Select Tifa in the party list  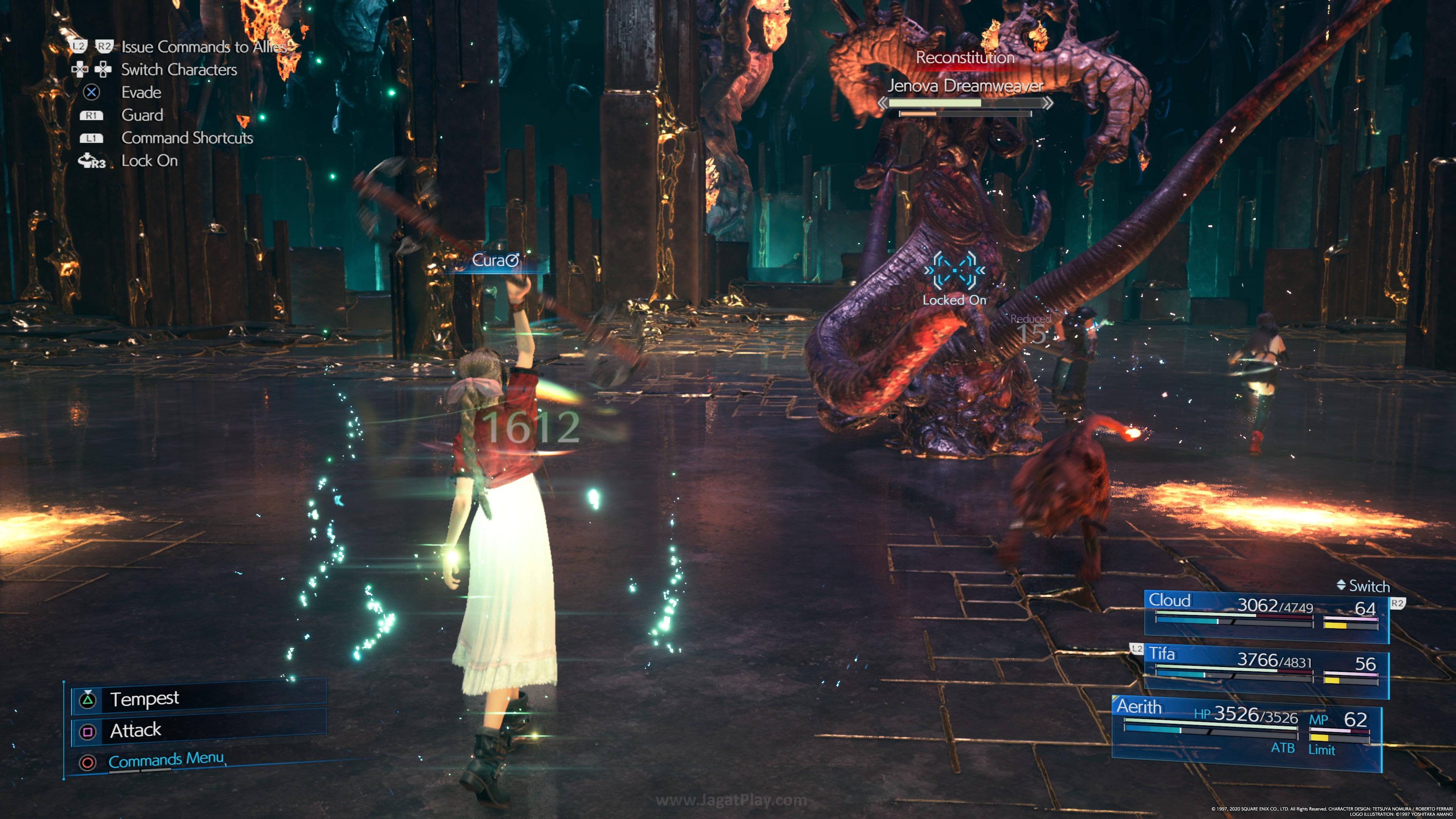[1266, 667]
